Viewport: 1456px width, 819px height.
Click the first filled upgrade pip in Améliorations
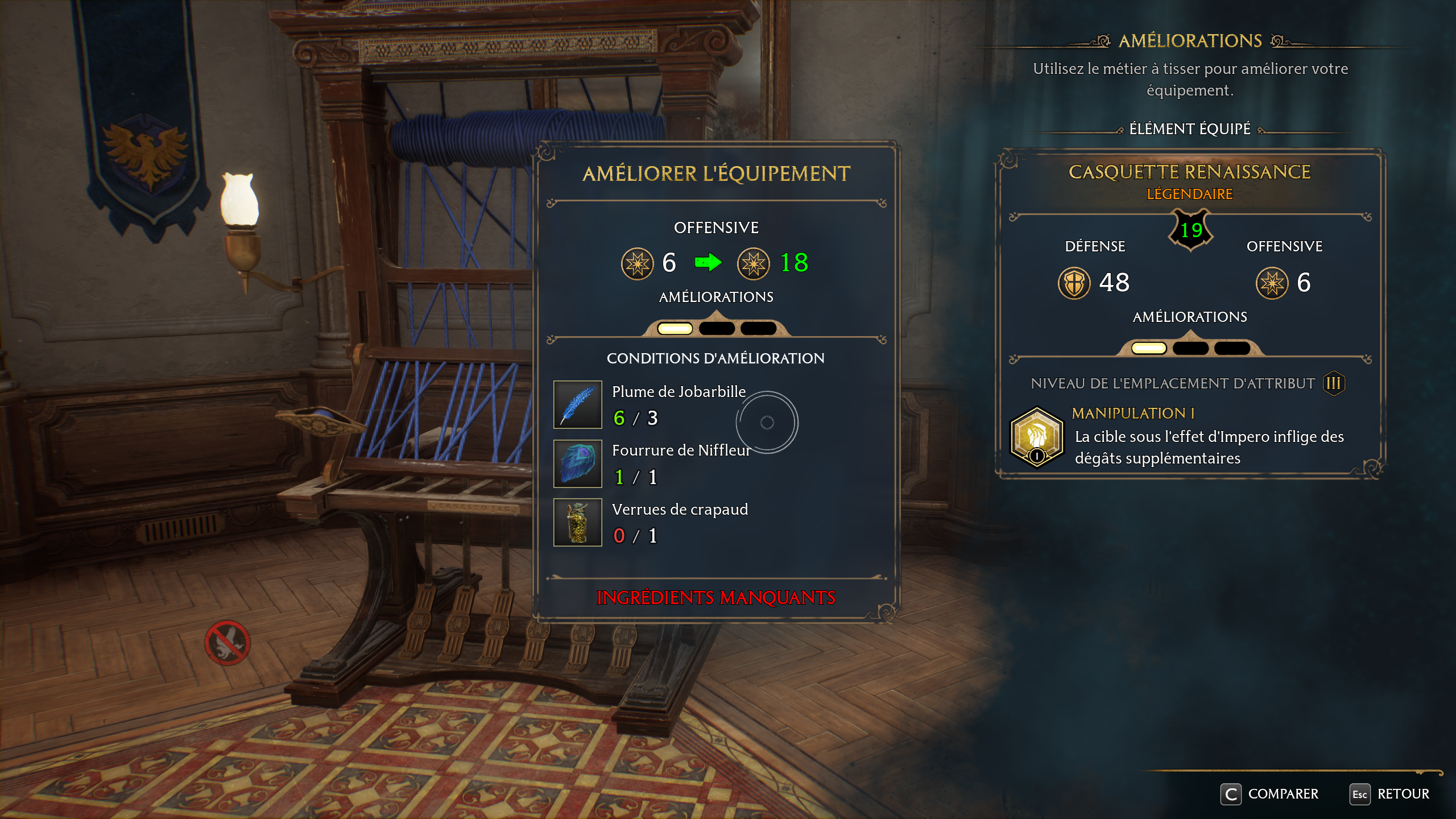point(674,328)
